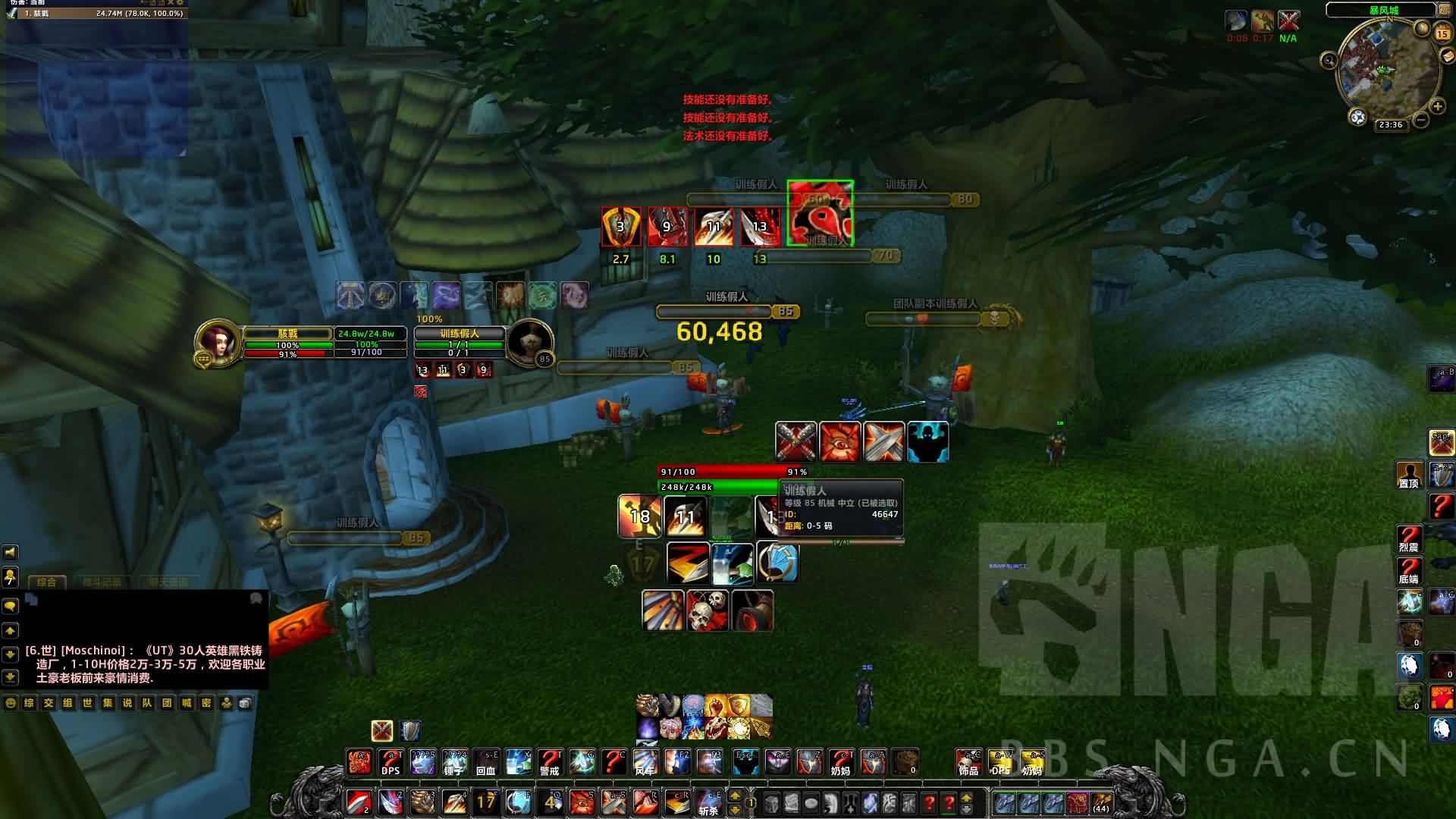Zoom in the minimap with the plus button
1456x819 pixels.
[1437, 106]
